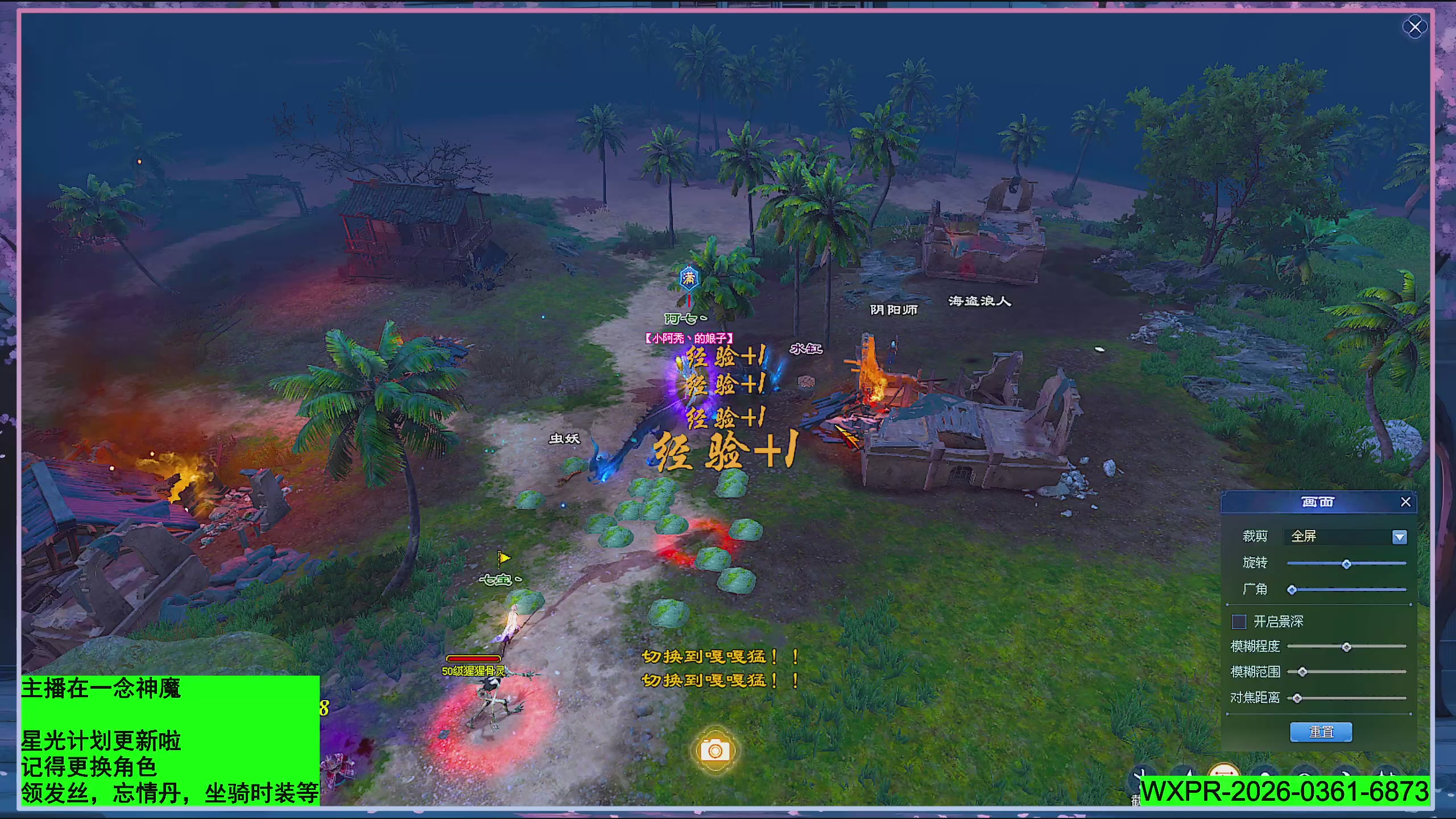Collapse the 画面 panel with its X
This screenshot has height=819, width=1456.
[x=1406, y=502]
